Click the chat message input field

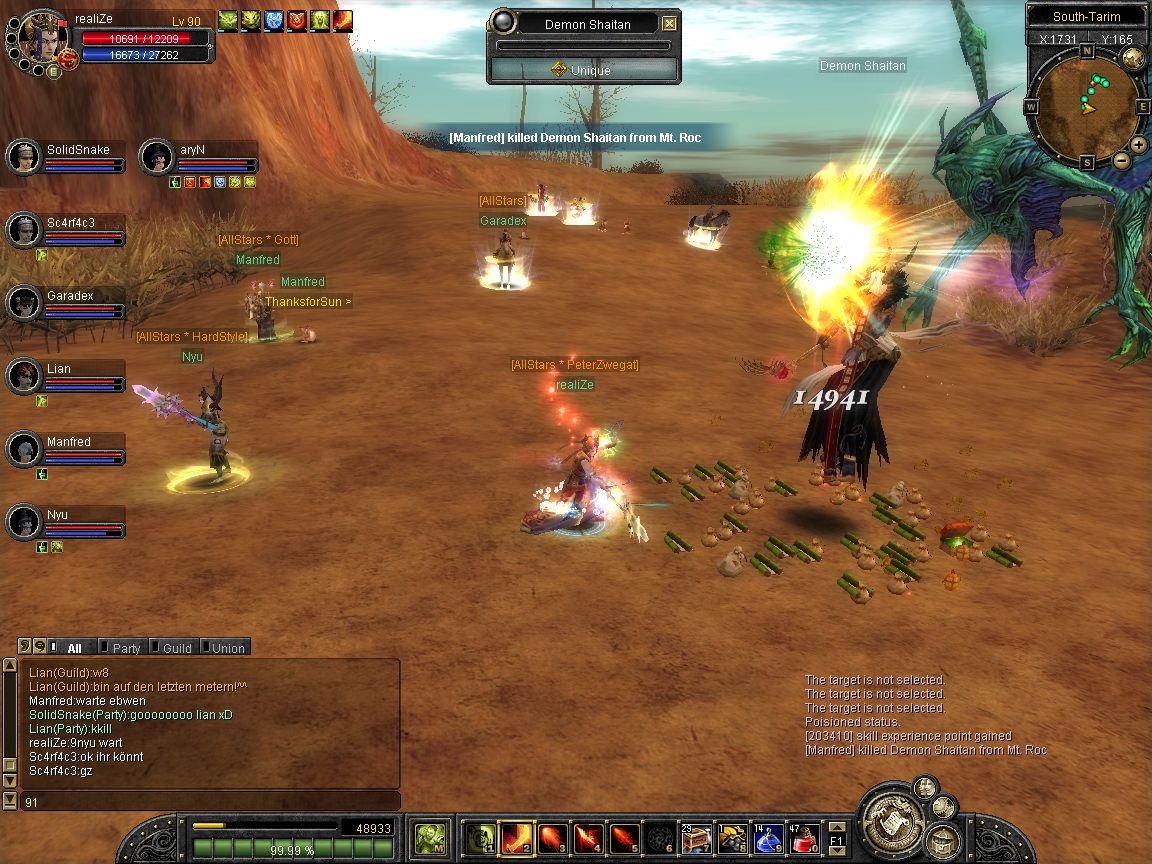pyautogui.click(x=210, y=801)
